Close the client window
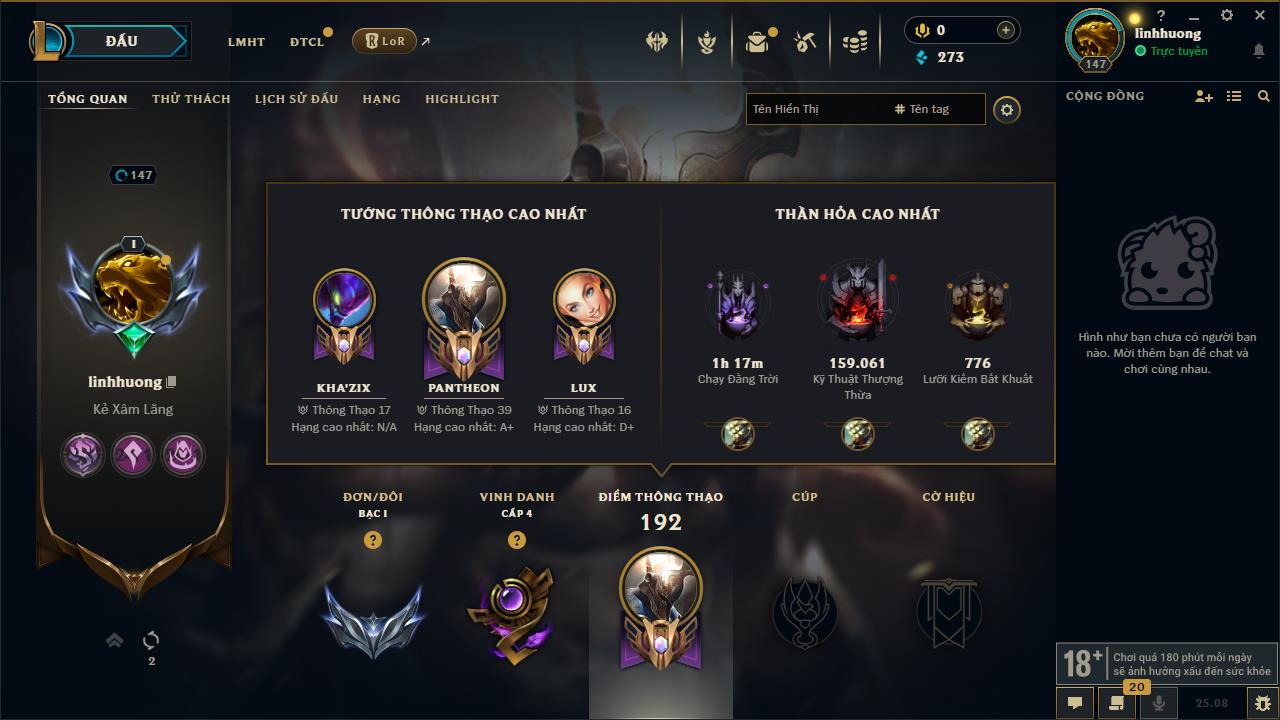This screenshot has width=1280, height=720. (1259, 16)
